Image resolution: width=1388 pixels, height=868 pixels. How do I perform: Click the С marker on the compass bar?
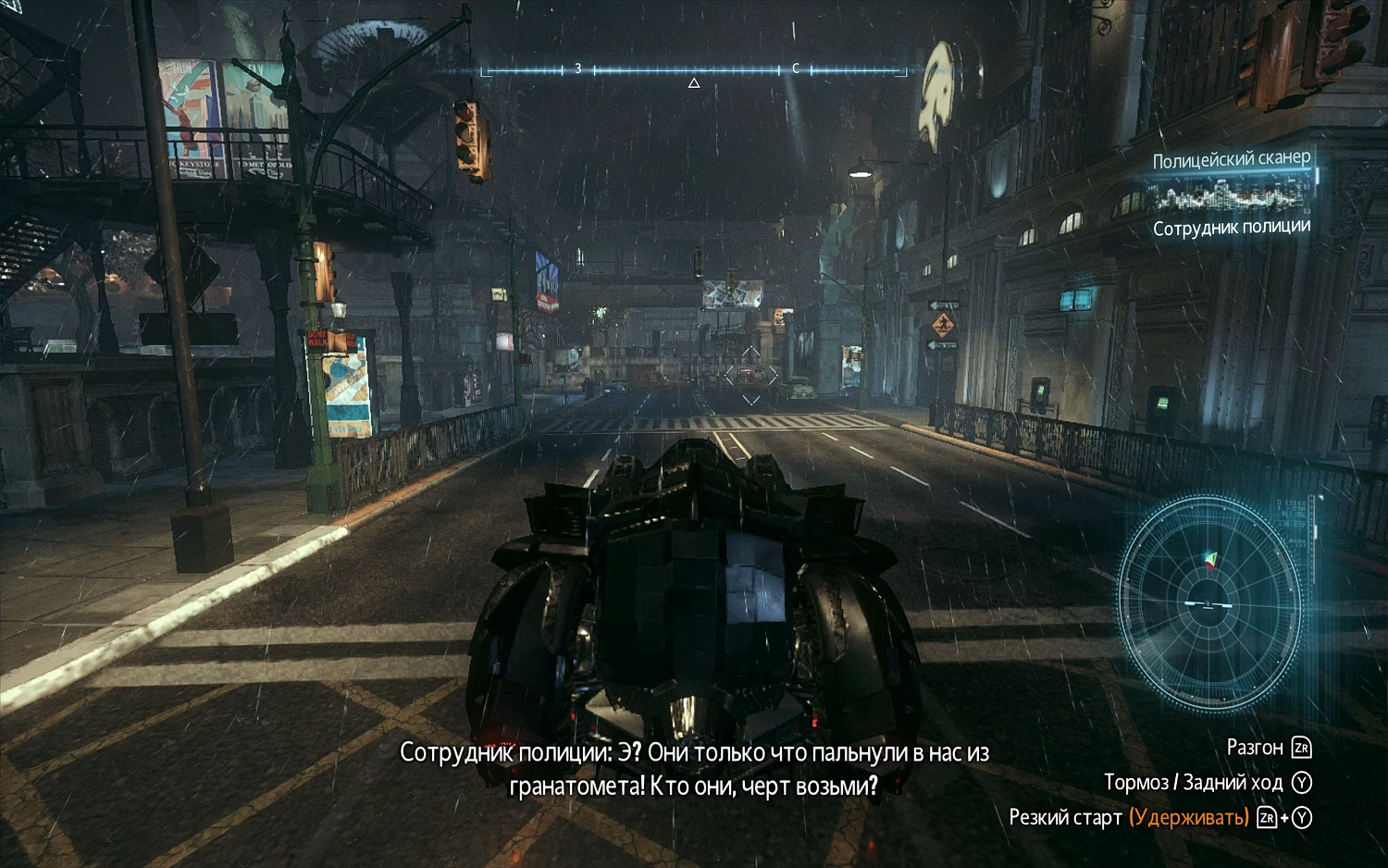pos(796,67)
